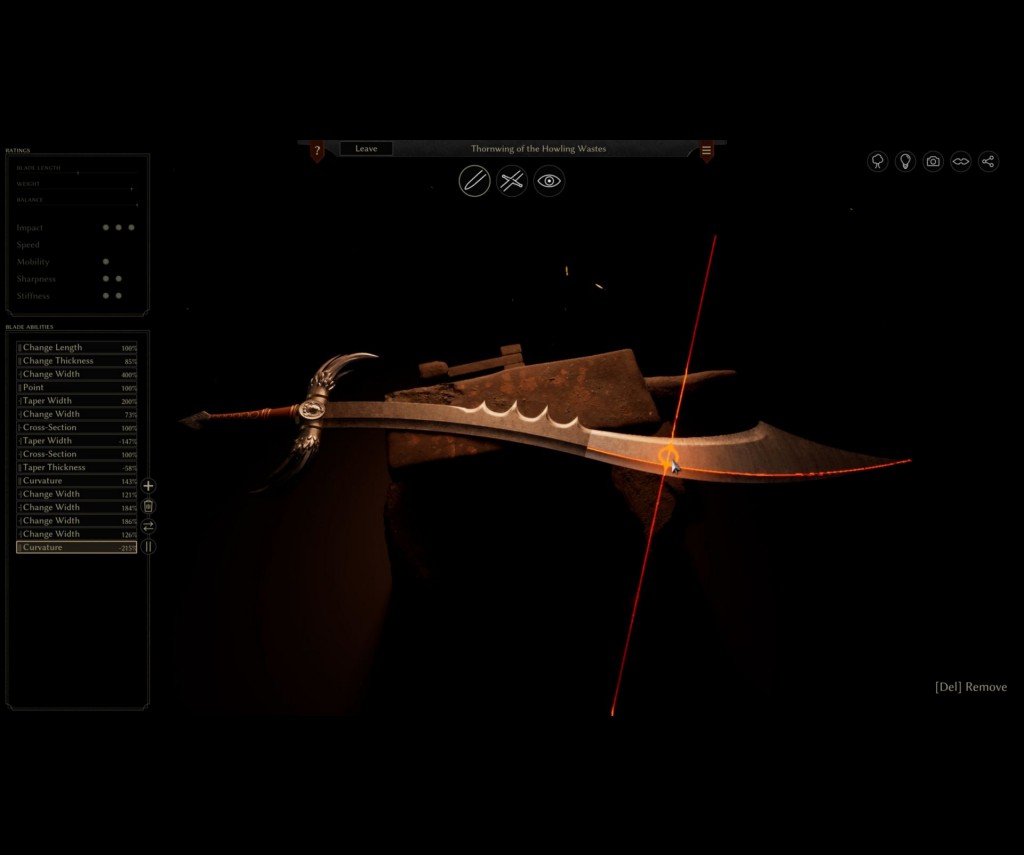
Task: Click the mask icon
Action: [x=961, y=161]
